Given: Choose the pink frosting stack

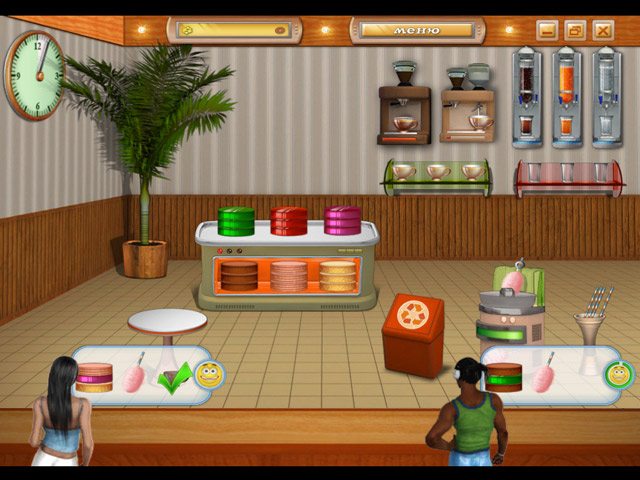Looking at the screenshot, I should [342, 219].
